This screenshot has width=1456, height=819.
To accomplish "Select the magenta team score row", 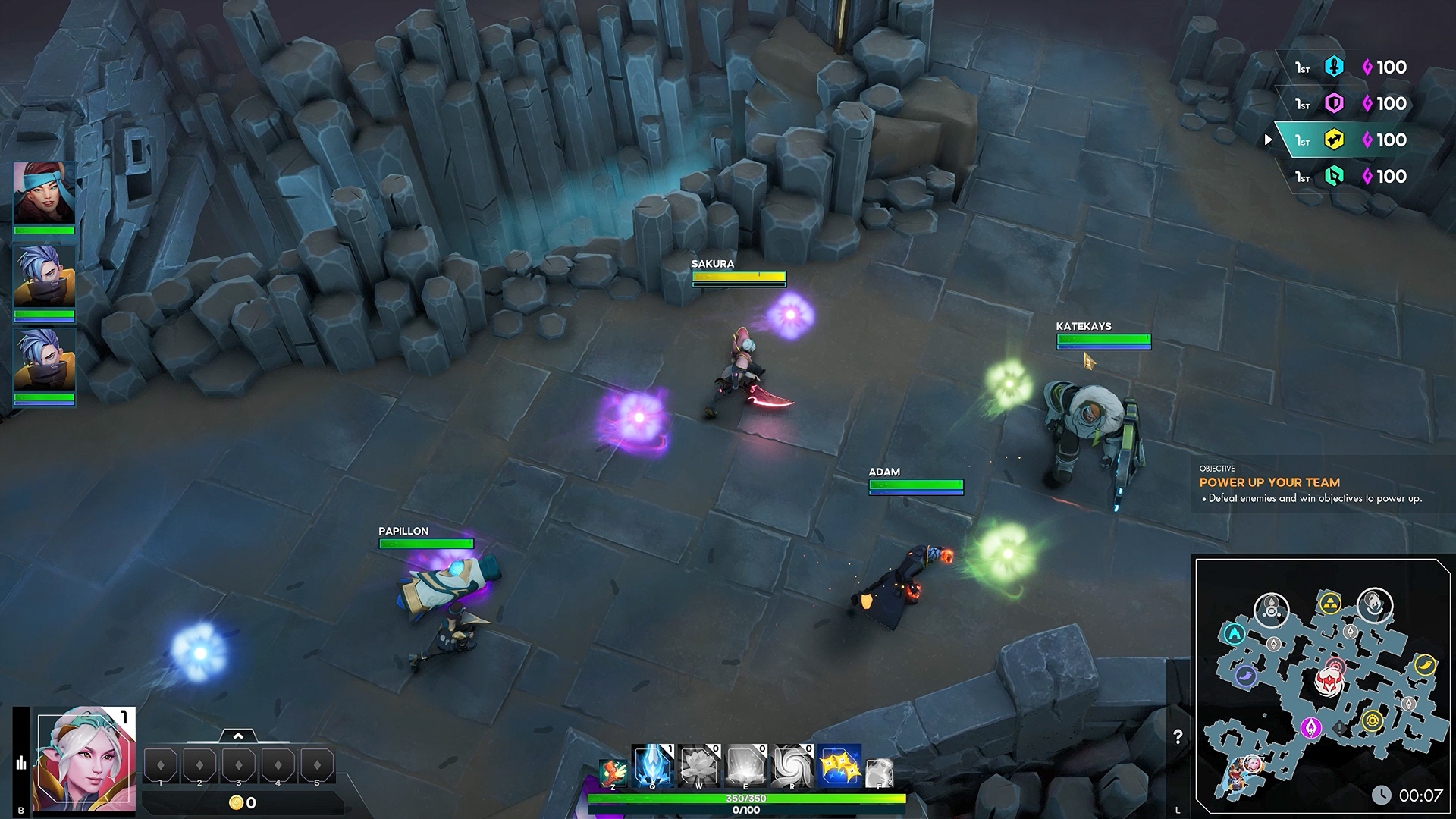I will pos(1351,104).
